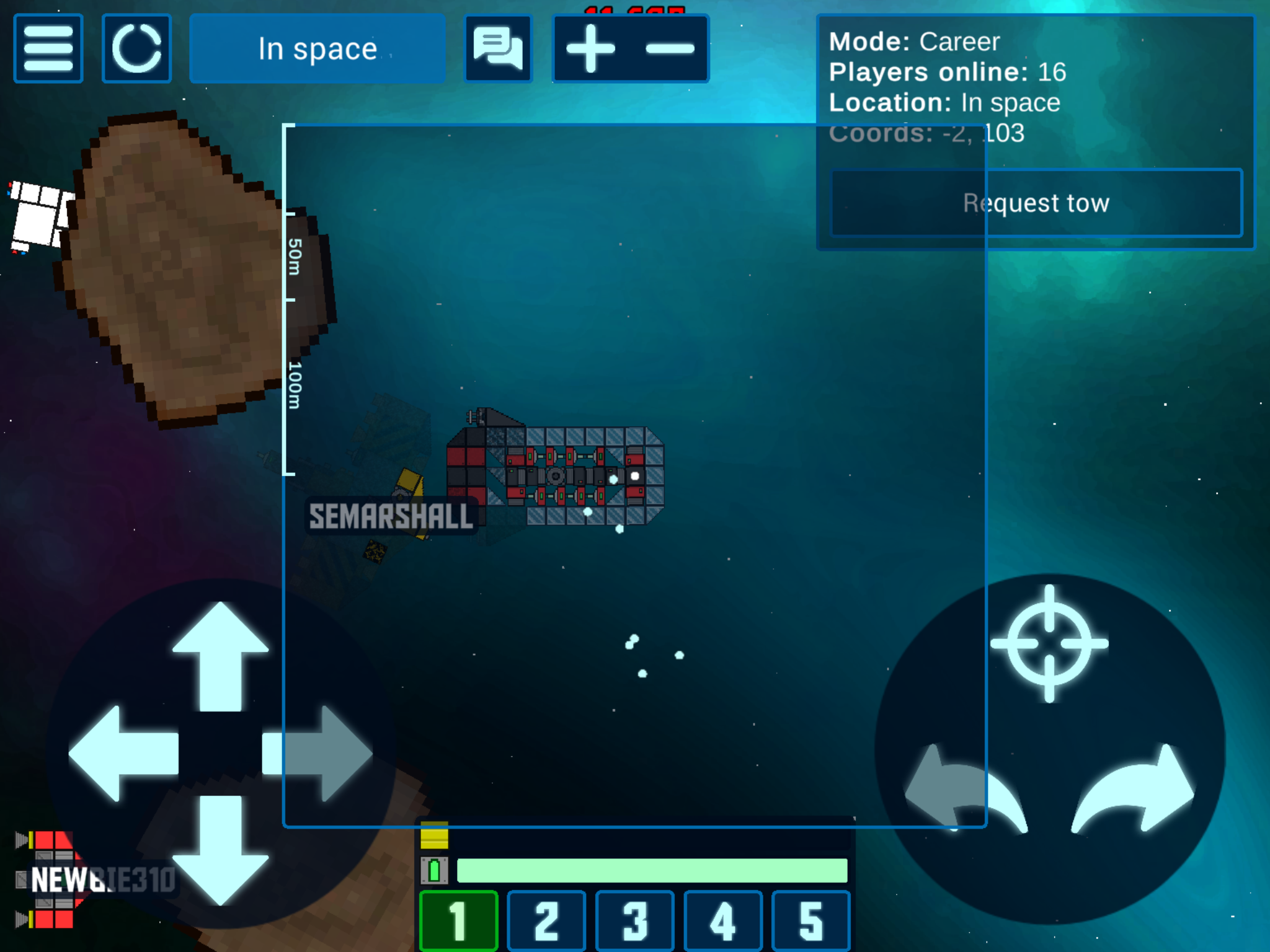Select the In space location button
The image size is (1270, 952).
[x=317, y=48]
